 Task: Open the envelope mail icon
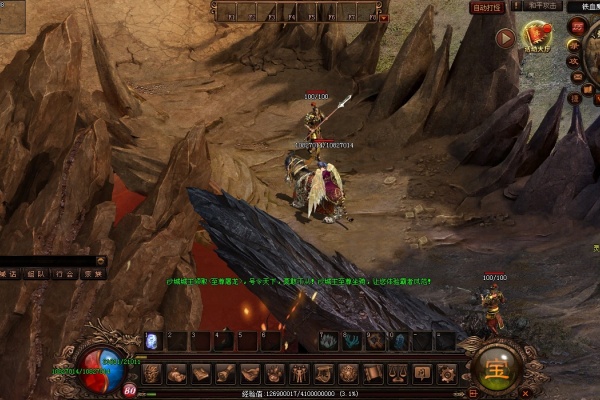click(574, 79)
